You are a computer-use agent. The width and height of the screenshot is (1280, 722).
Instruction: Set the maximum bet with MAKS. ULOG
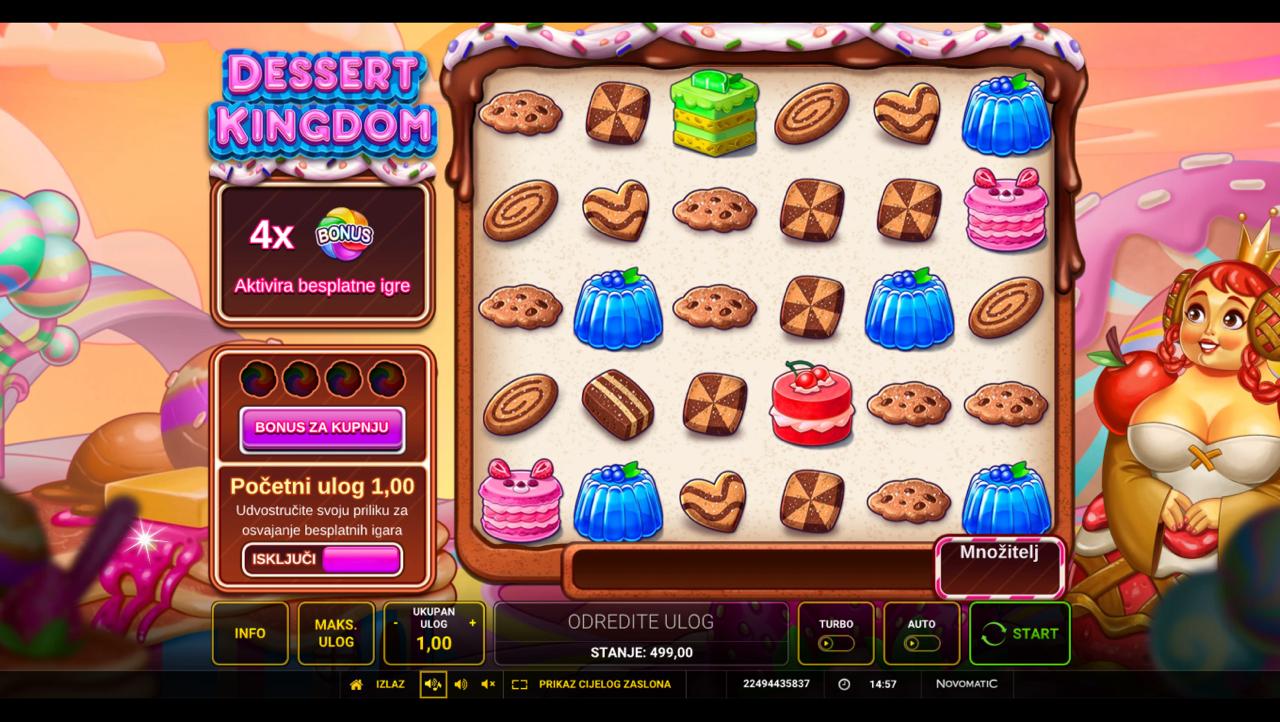pyautogui.click(x=336, y=633)
